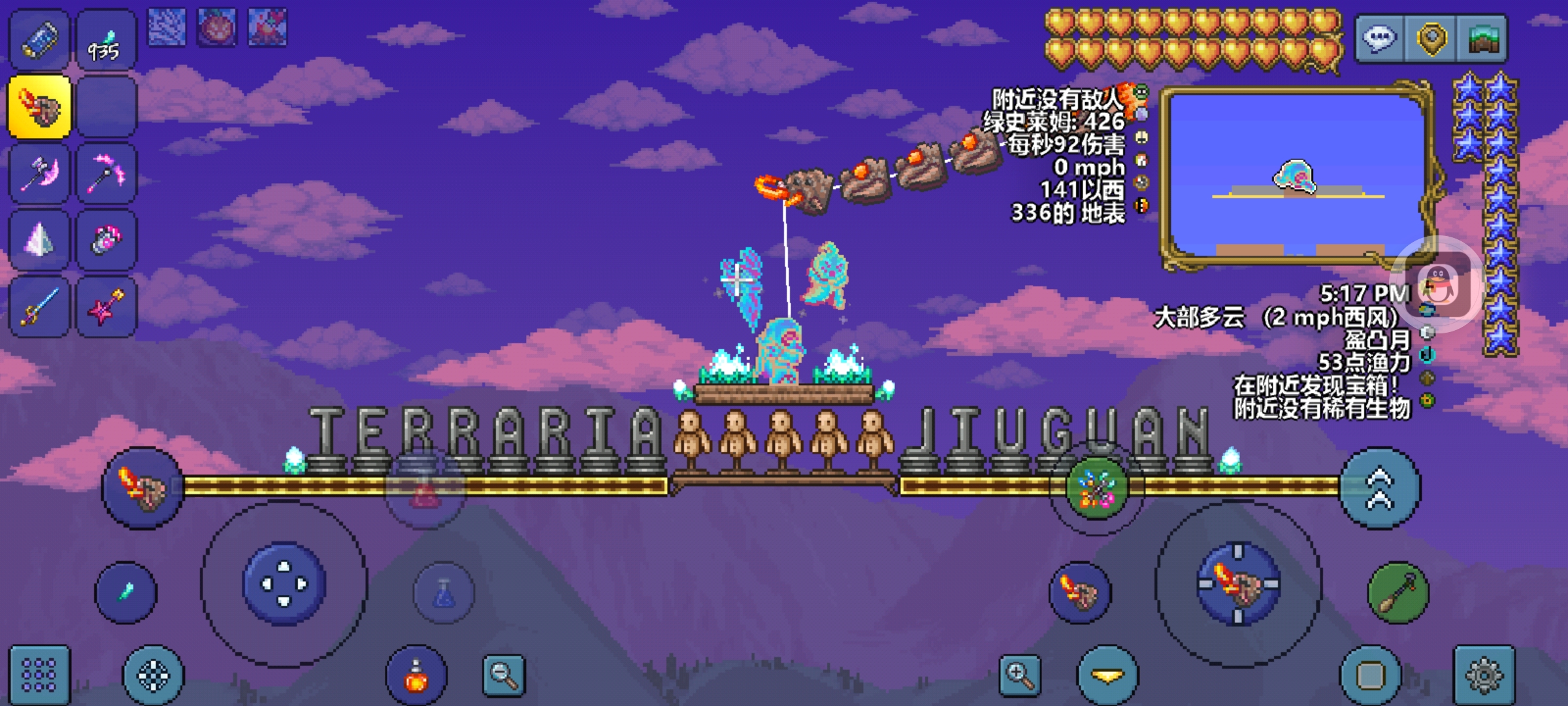Image resolution: width=1568 pixels, height=706 pixels.
Task: Zoom in with the plus magnifier
Action: click(1020, 675)
